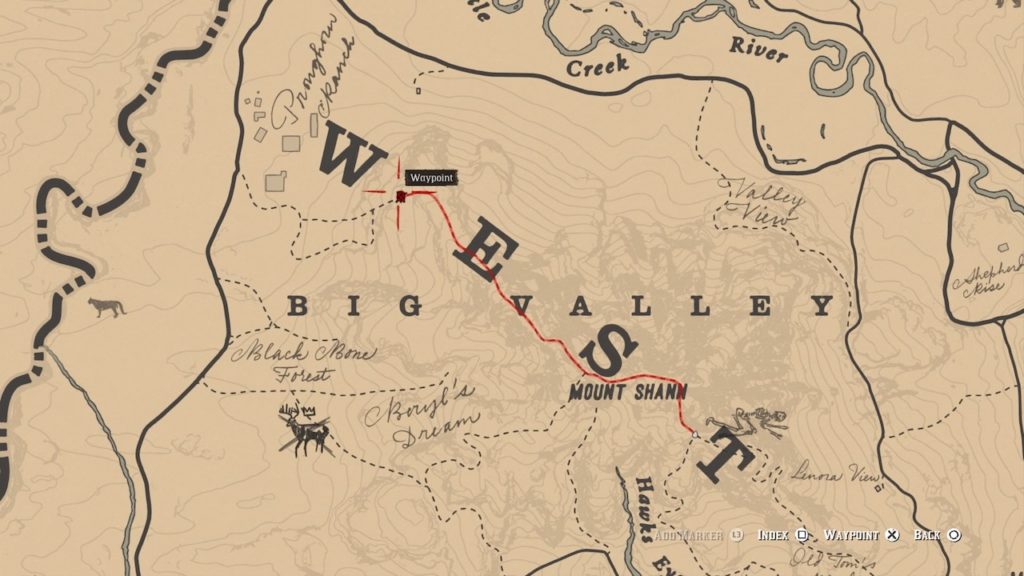The width and height of the screenshot is (1024, 576).
Task: Select the red waypoint marker
Action: (x=400, y=196)
